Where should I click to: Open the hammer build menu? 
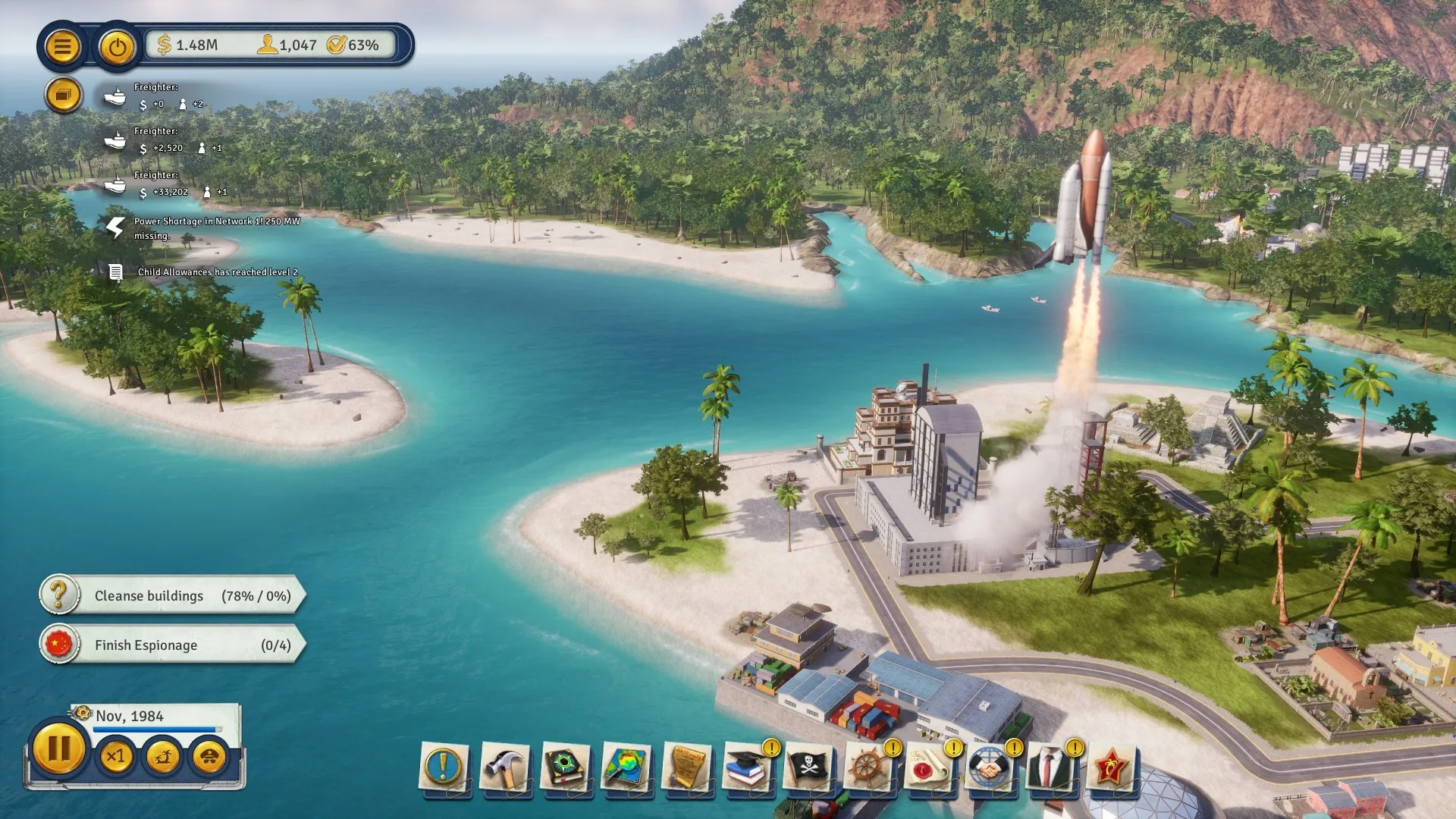[x=504, y=767]
